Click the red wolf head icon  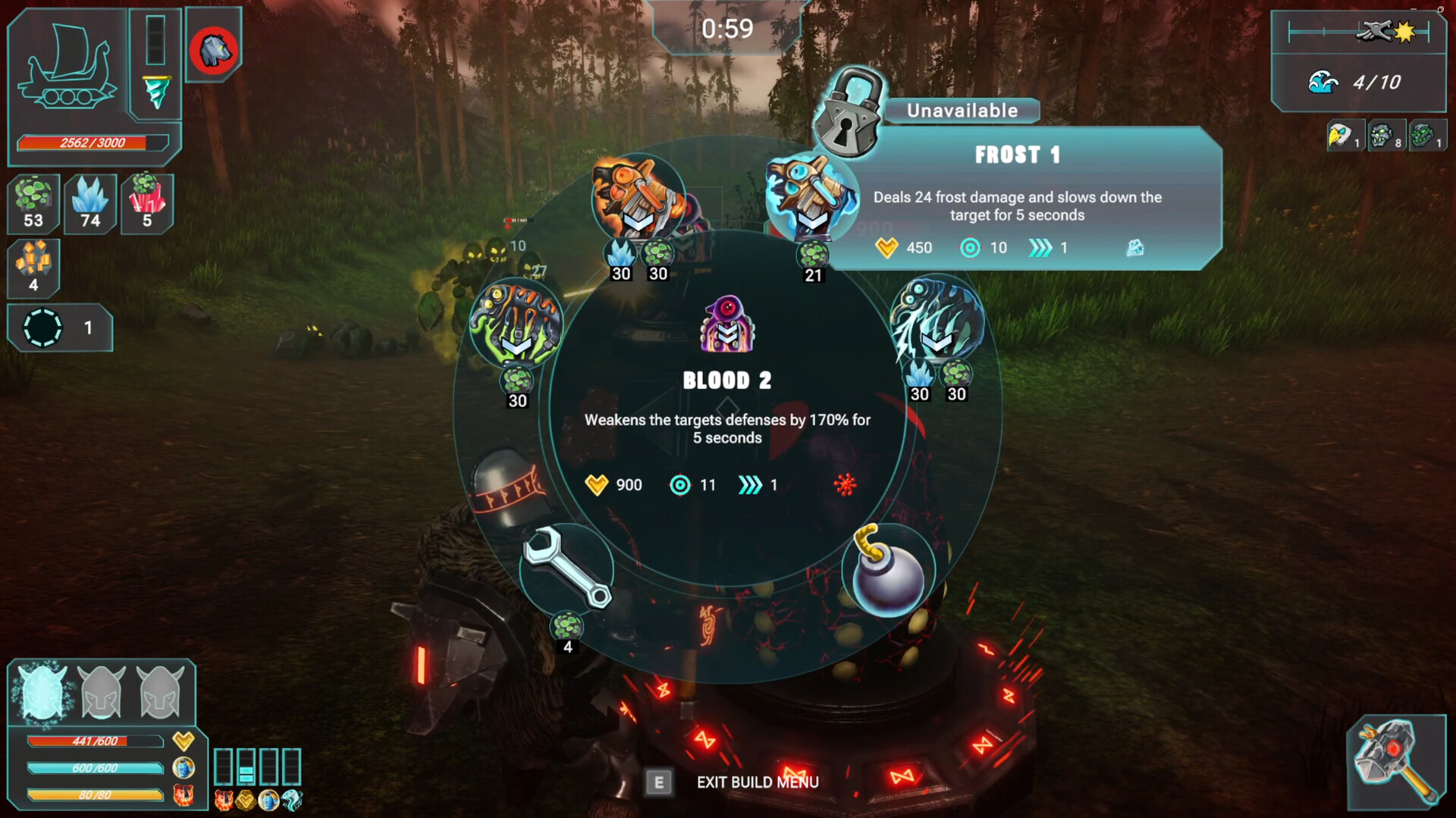click(x=214, y=52)
